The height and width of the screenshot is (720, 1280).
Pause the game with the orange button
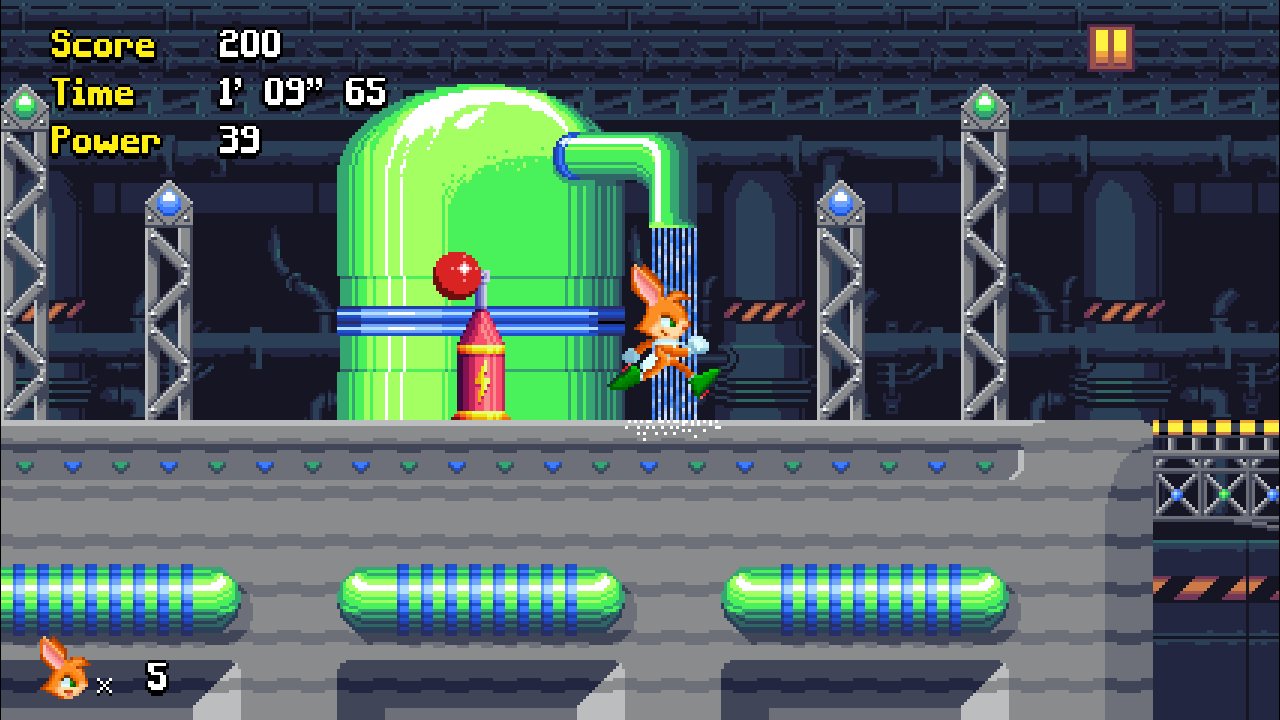click(x=1111, y=47)
